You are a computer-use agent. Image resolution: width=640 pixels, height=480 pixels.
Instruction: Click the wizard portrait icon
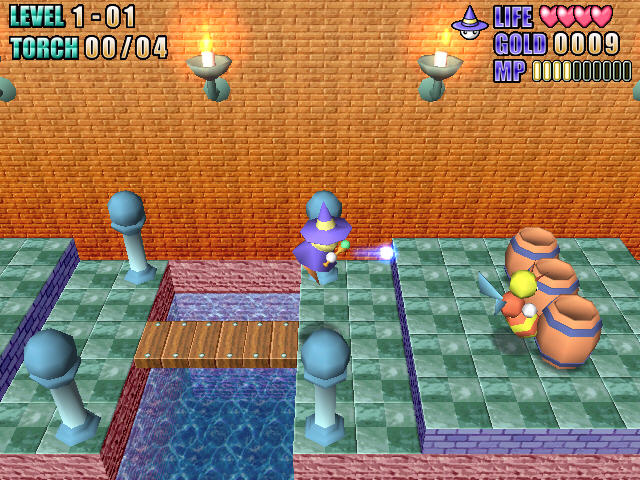tap(468, 22)
